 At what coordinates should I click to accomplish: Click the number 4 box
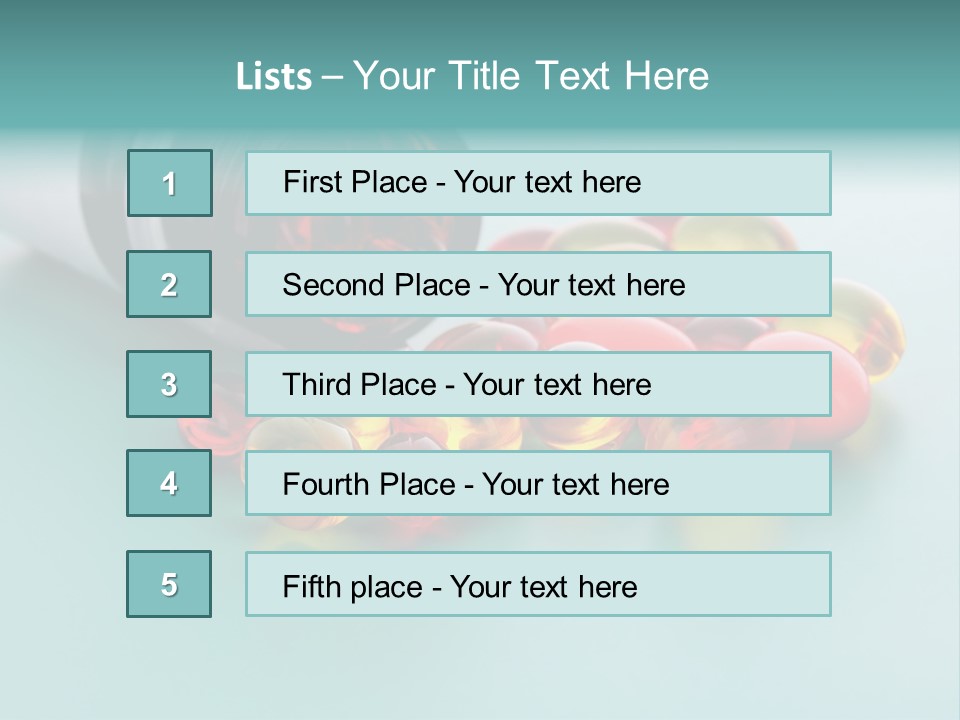pos(169,484)
